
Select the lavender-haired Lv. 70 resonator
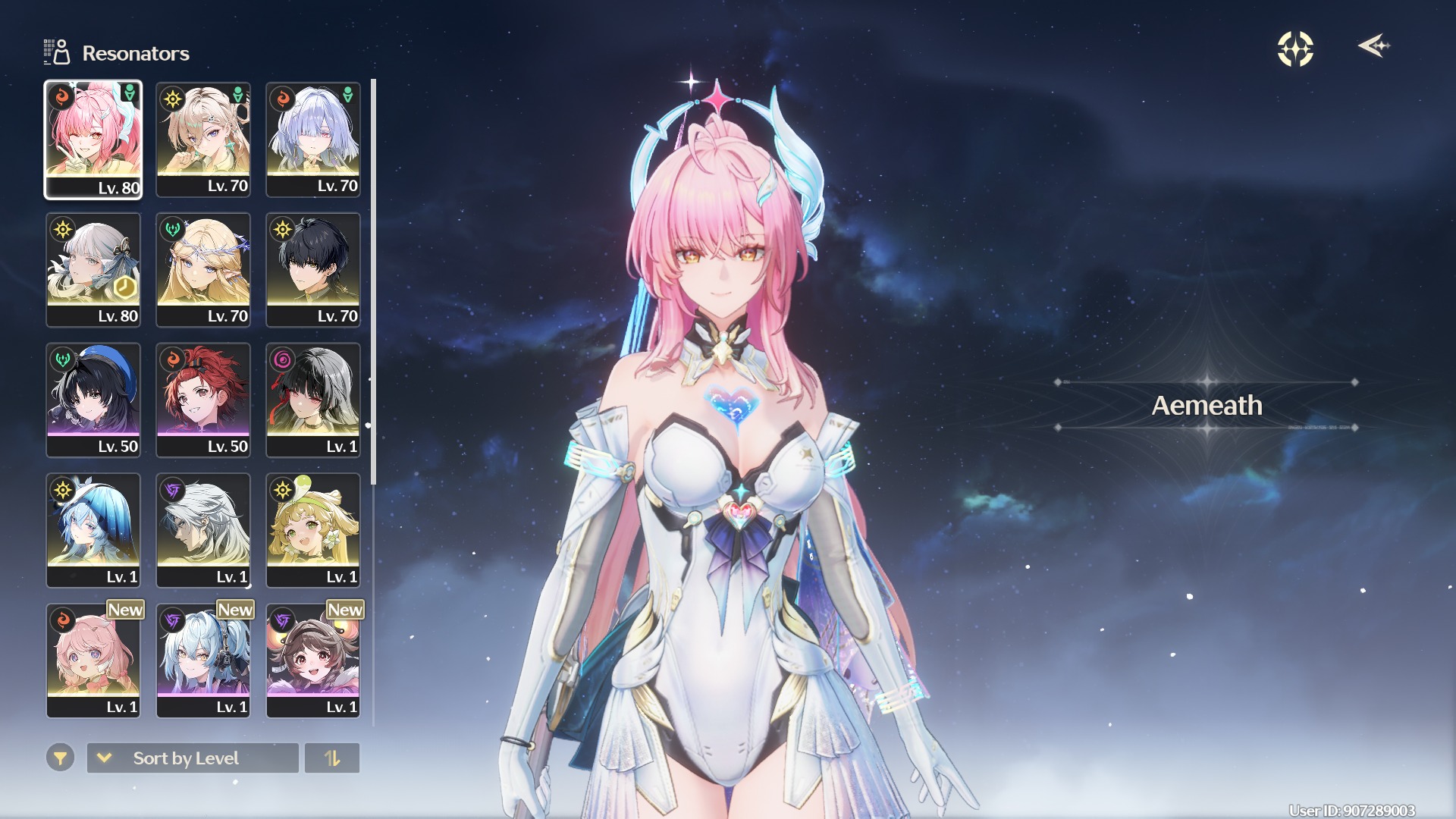click(312, 140)
